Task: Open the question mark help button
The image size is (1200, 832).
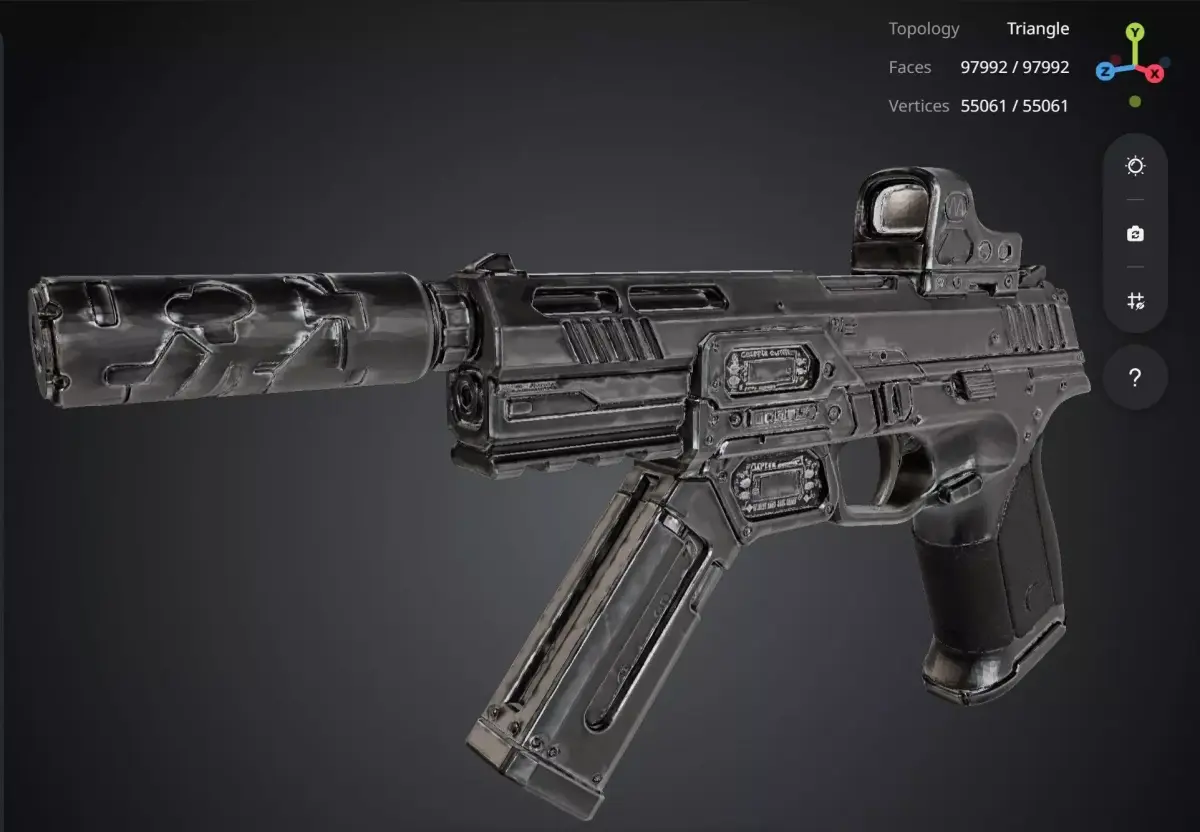Action: tap(1135, 378)
